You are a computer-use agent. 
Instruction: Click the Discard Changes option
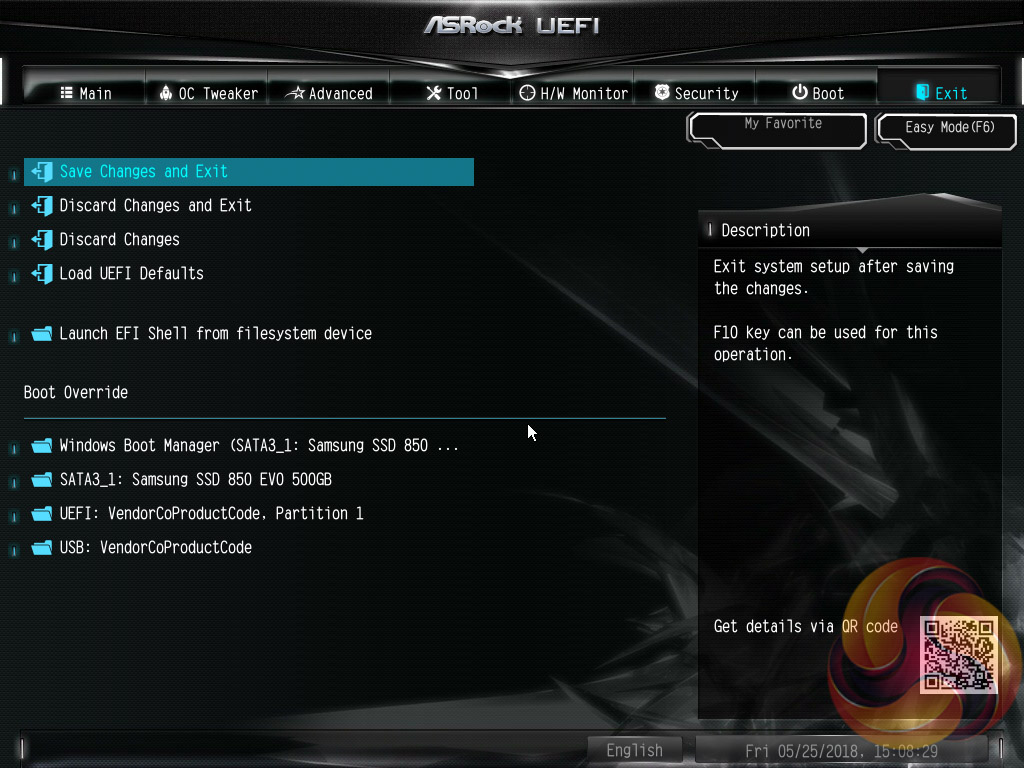(x=119, y=239)
